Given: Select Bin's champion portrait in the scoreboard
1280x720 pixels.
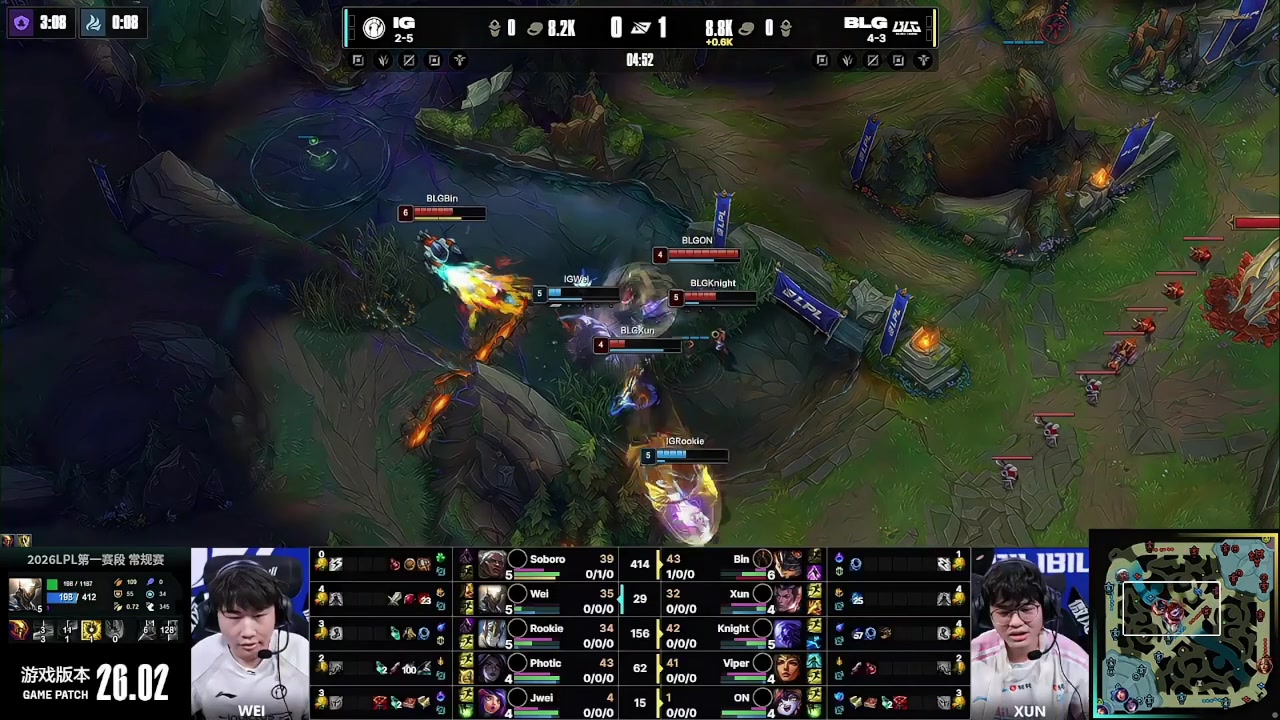Looking at the screenshot, I should coord(788,564).
